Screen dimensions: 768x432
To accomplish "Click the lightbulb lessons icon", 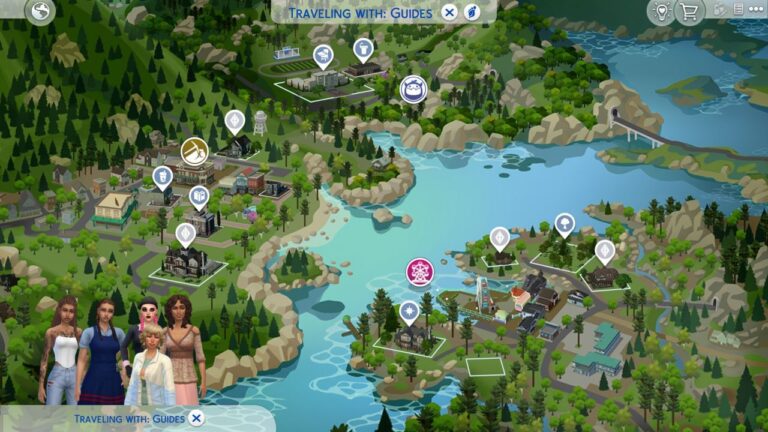I will (660, 12).
